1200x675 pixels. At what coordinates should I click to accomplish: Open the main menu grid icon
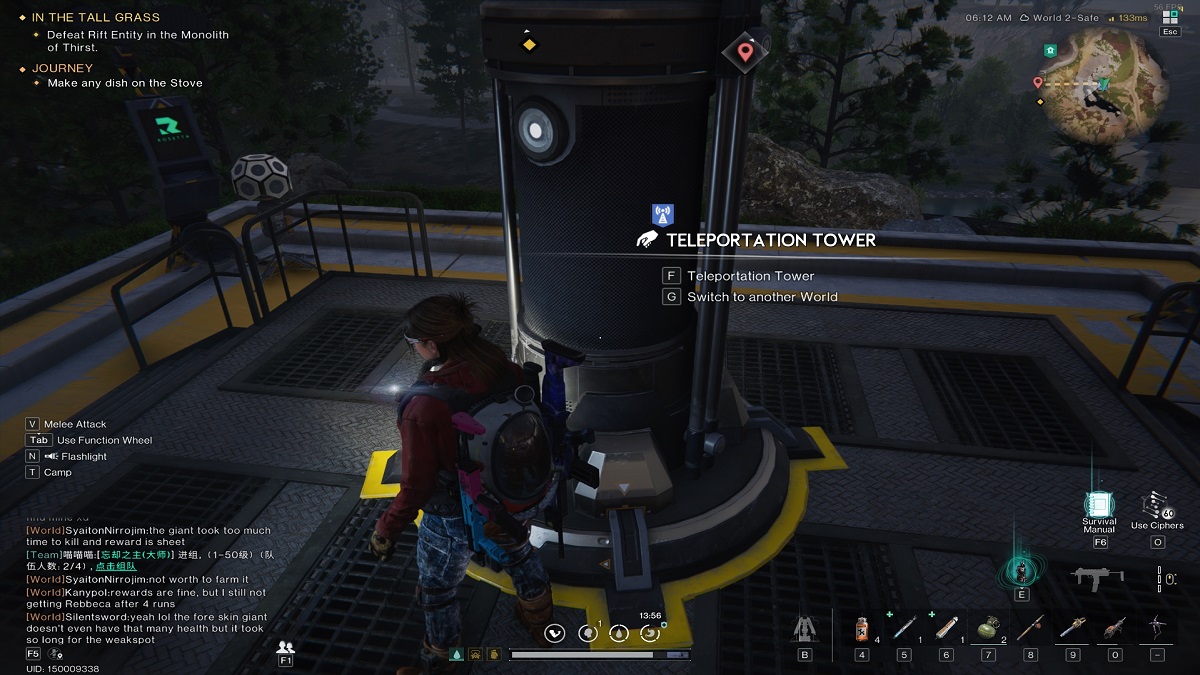point(1170,17)
